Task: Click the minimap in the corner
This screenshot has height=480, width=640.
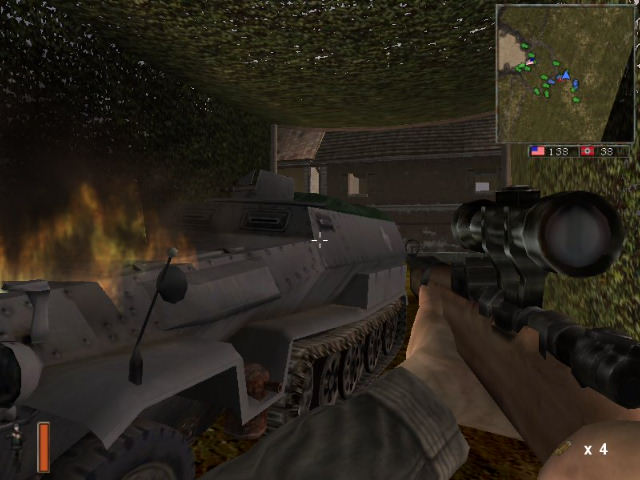Action: click(x=564, y=73)
